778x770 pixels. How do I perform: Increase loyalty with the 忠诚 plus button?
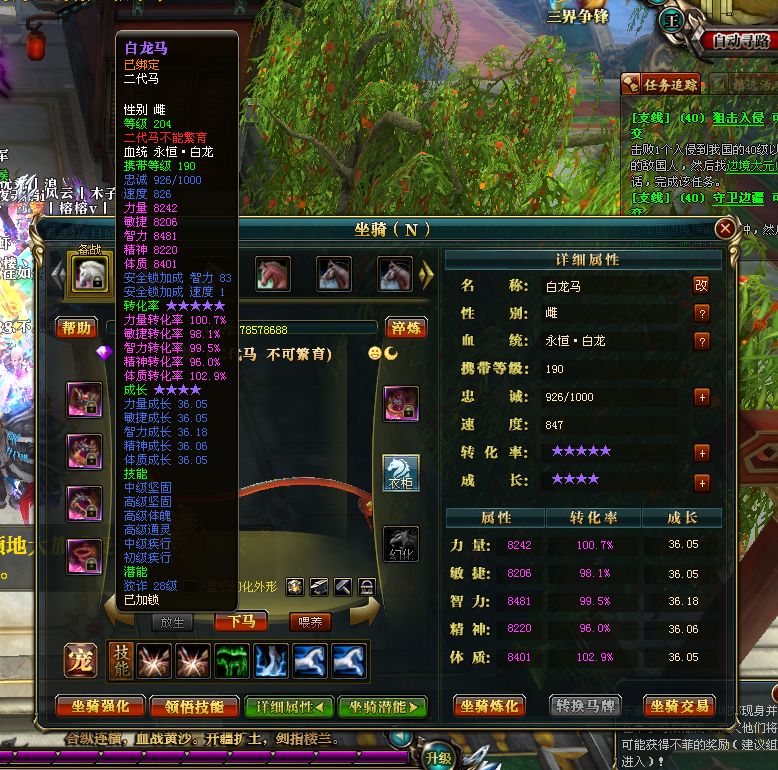click(x=702, y=397)
